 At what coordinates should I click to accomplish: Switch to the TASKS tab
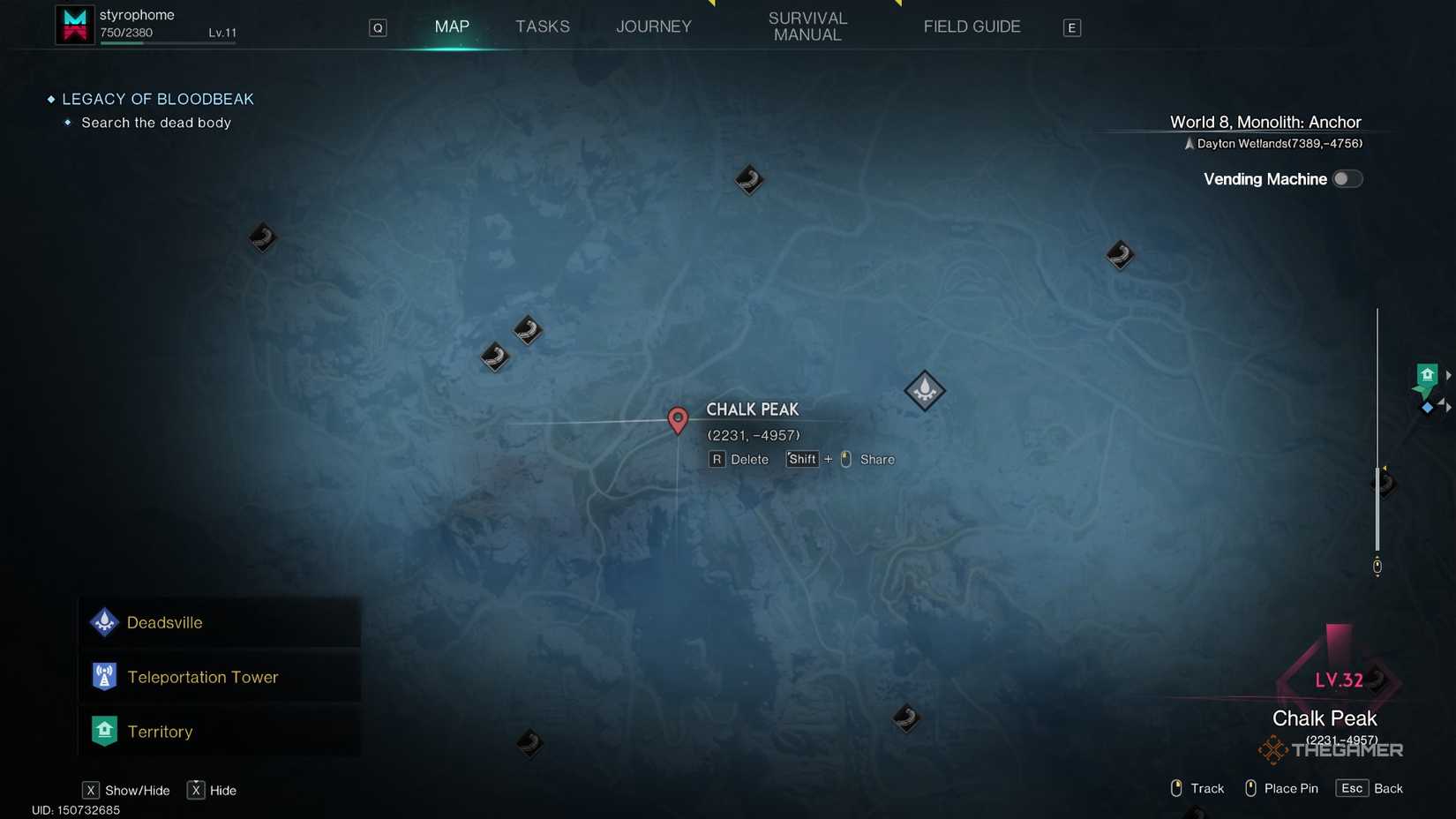(542, 26)
